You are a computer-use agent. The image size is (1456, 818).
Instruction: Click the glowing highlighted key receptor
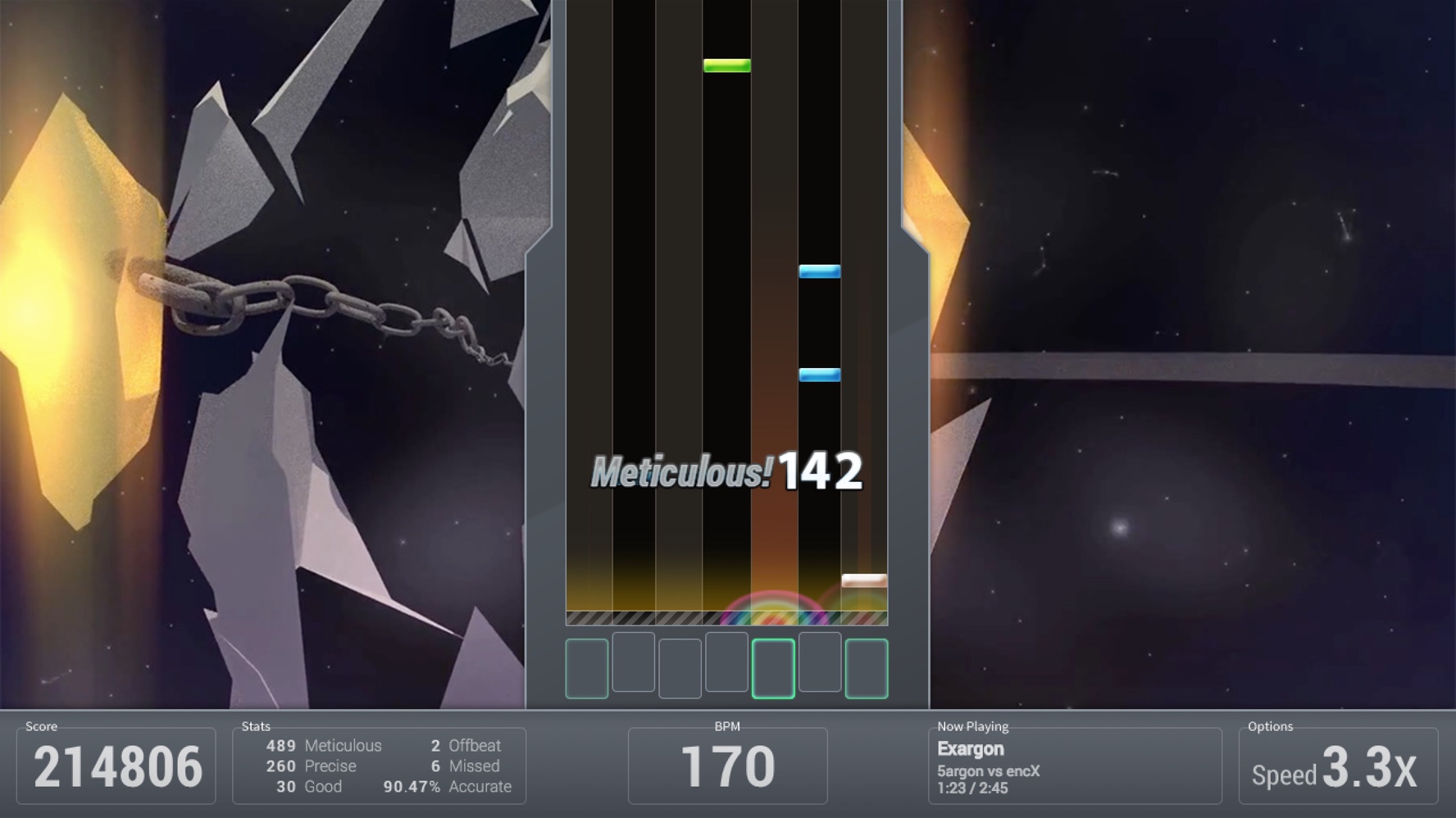click(771, 666)
